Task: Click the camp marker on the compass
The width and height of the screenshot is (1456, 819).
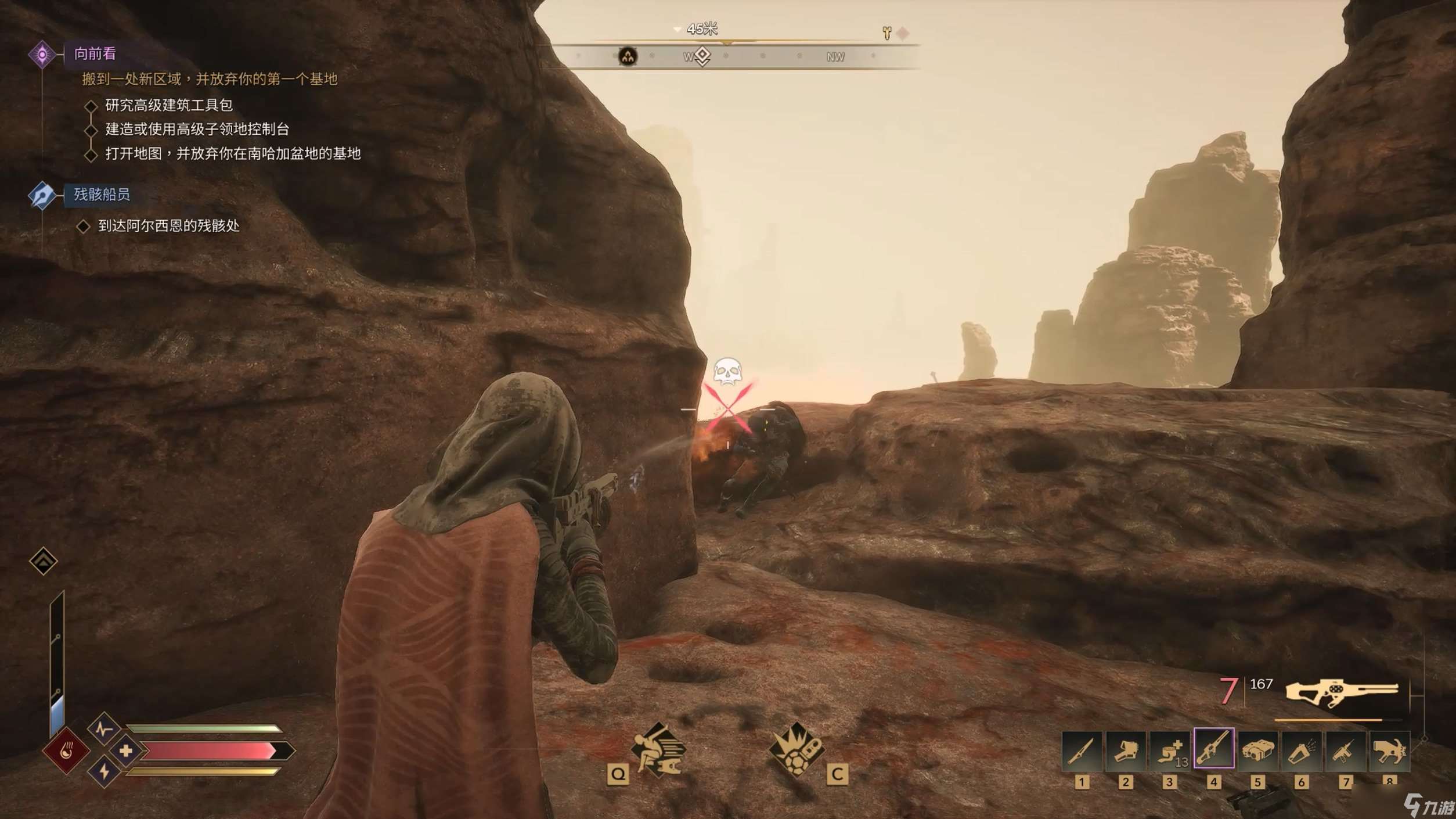Action: [628, 56]
